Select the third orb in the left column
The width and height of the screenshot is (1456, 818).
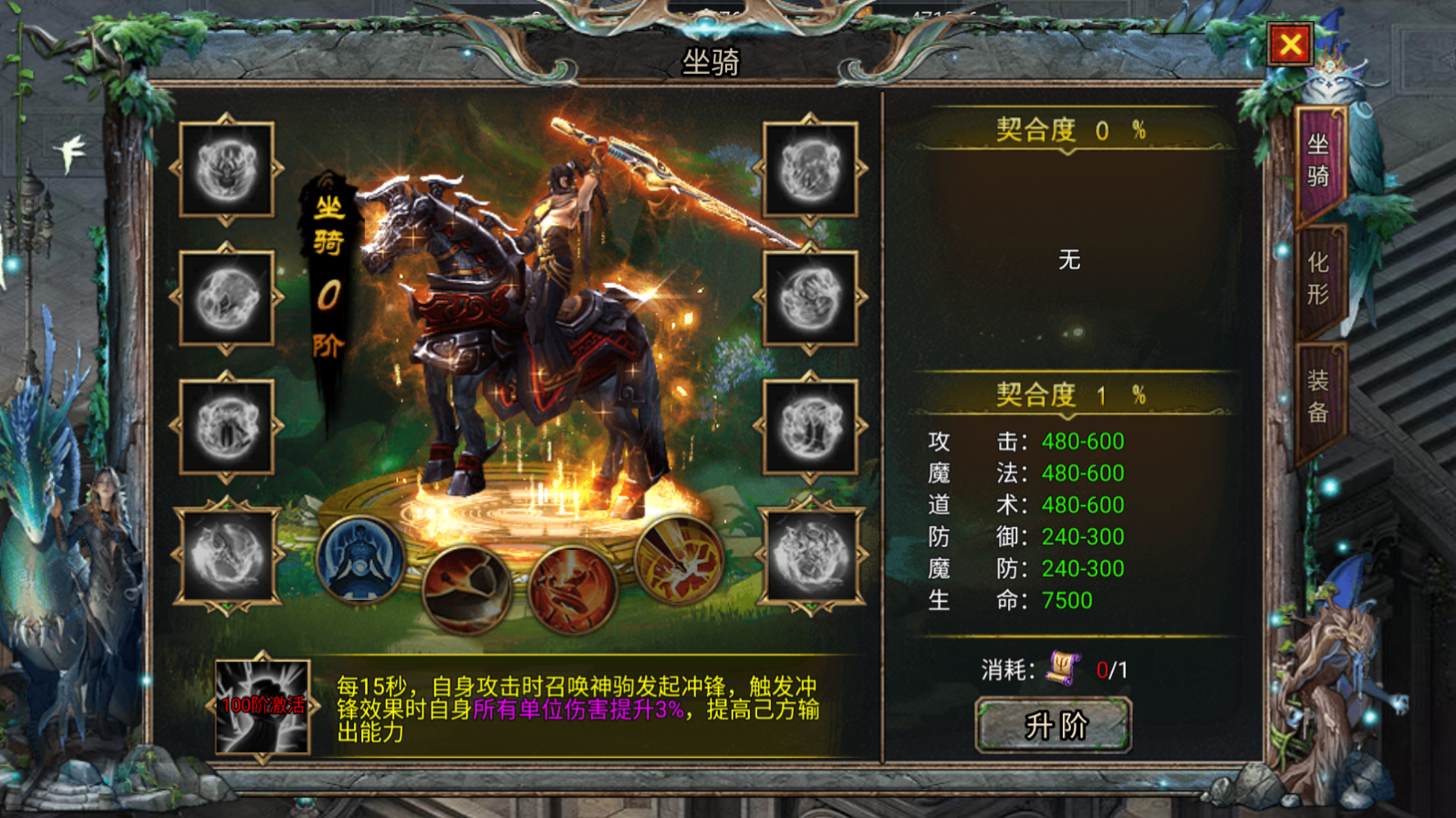coord(226,427)
